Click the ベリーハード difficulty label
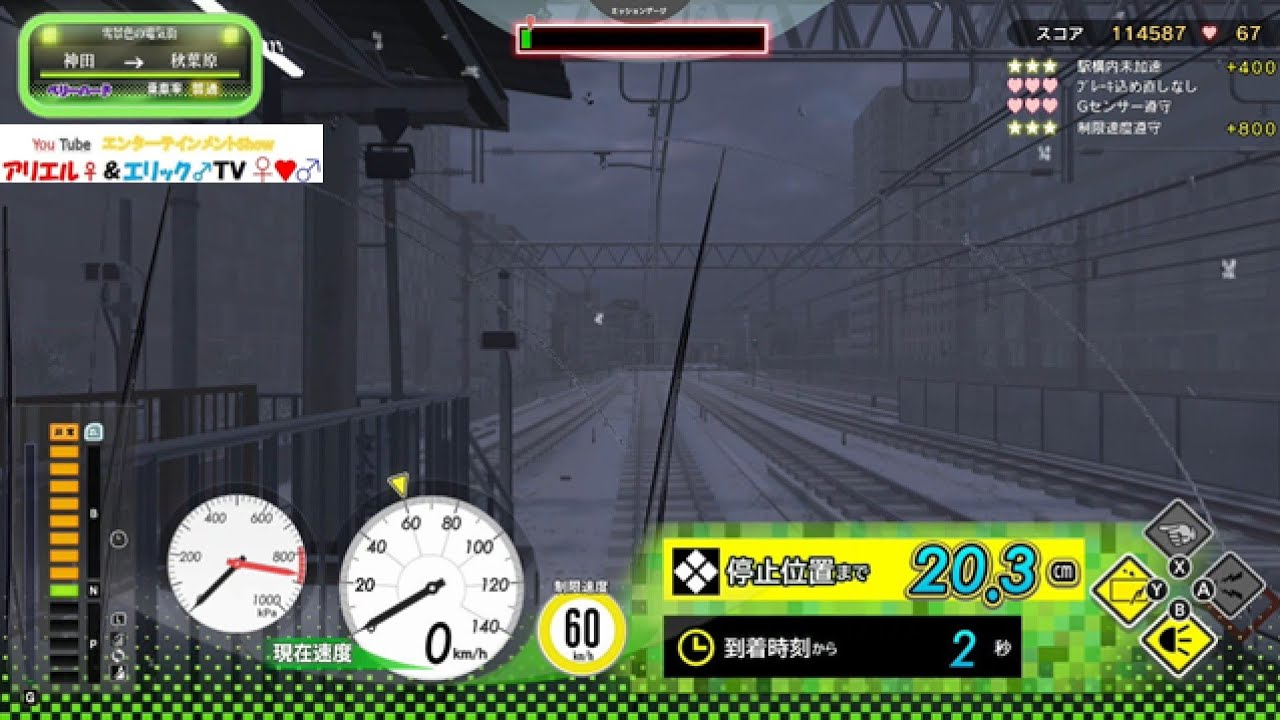Image resolution: width=1280 pixels, height=720 pixels. 80,89
